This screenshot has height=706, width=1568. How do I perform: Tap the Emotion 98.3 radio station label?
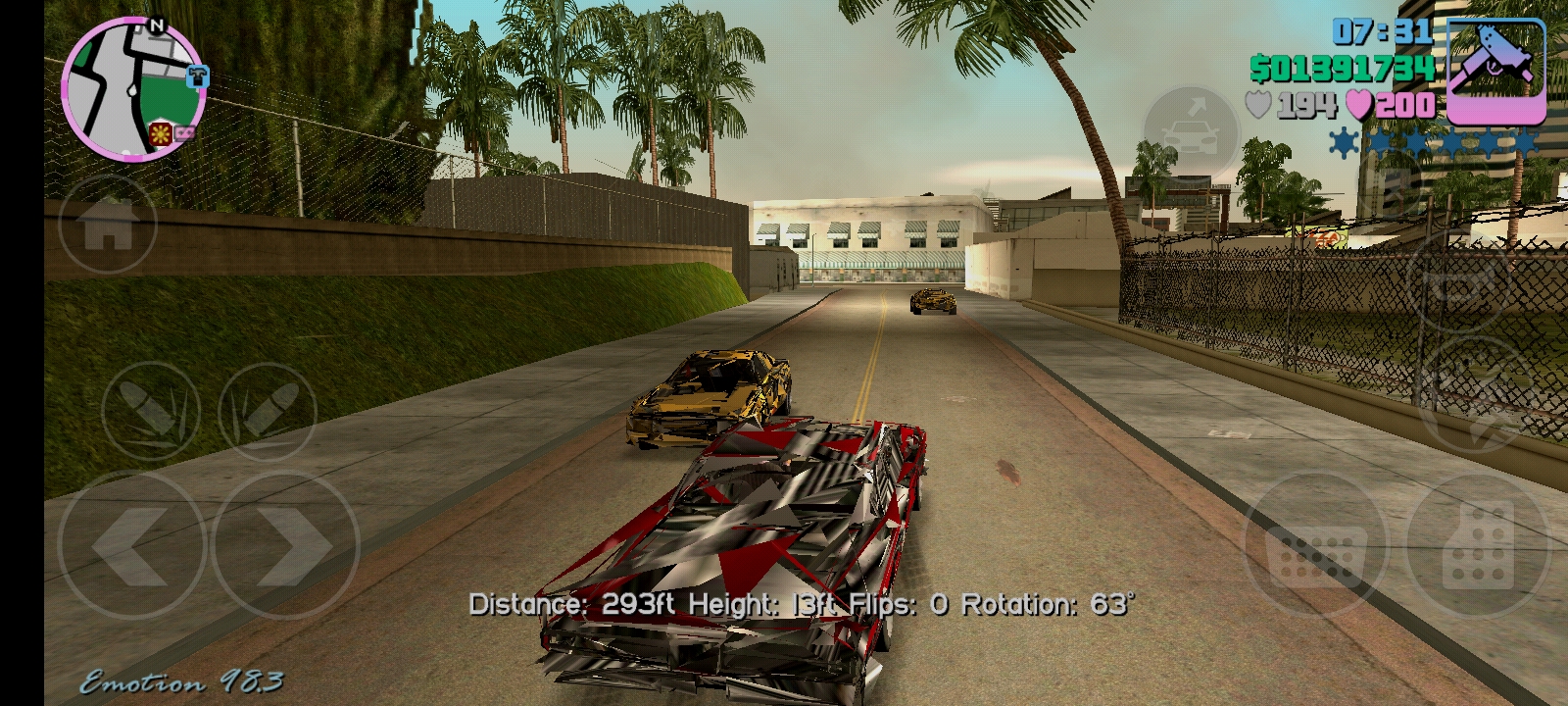pyautogui.click(x=182, y=682)
